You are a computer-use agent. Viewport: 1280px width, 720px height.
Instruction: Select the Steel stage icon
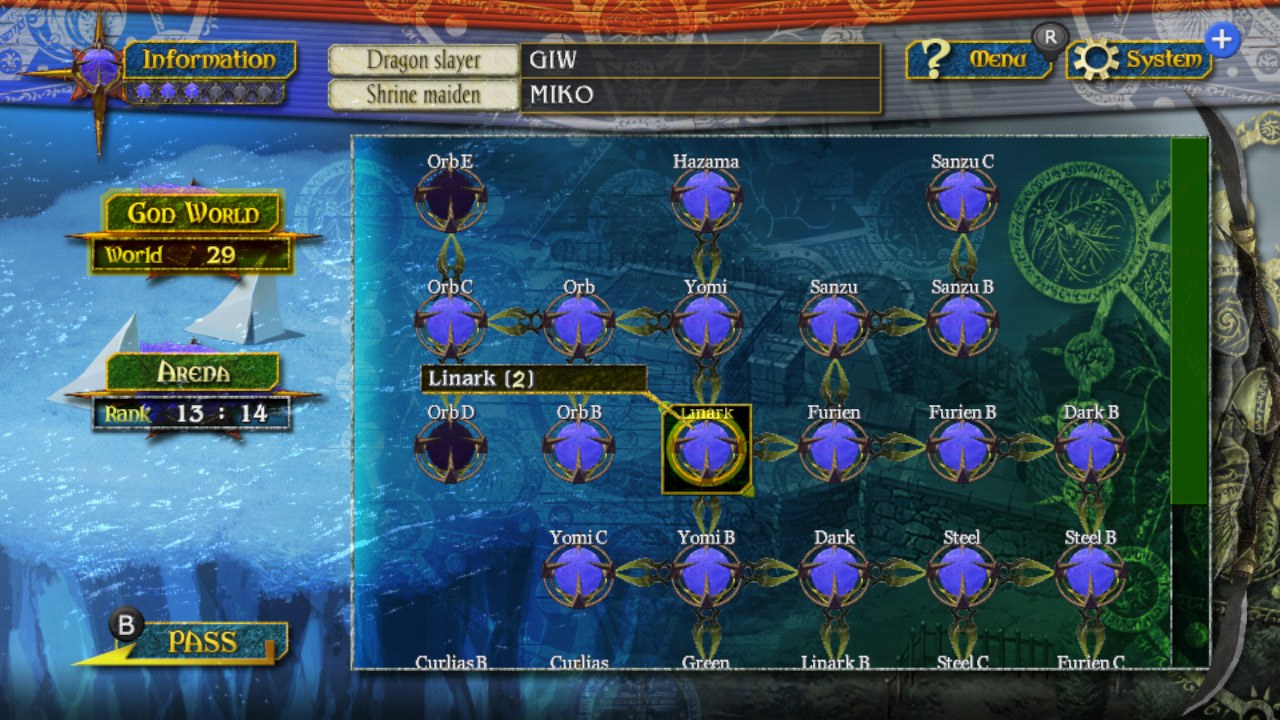point(962,575)
